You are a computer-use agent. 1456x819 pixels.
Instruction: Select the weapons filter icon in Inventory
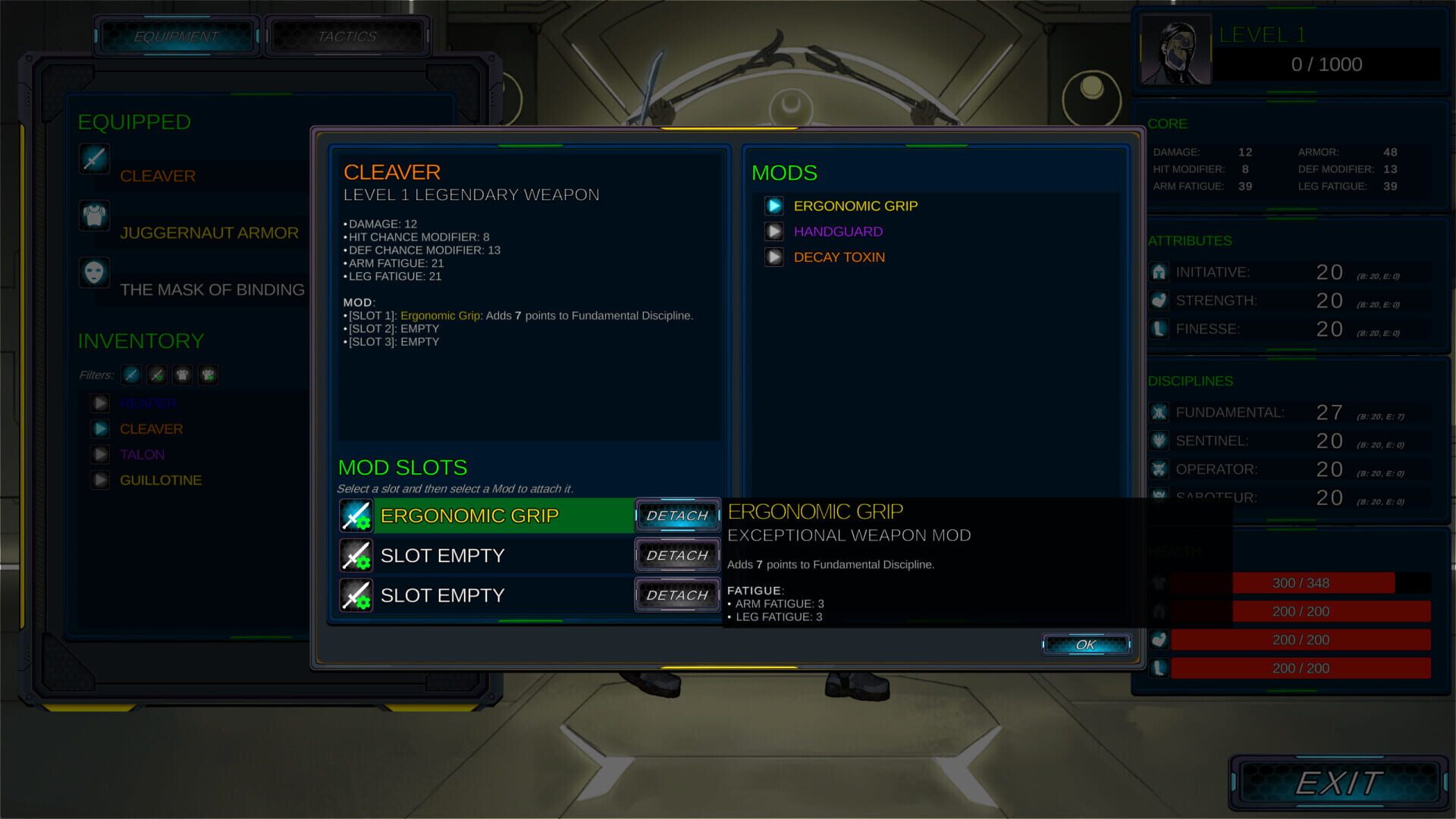point(130,375)
